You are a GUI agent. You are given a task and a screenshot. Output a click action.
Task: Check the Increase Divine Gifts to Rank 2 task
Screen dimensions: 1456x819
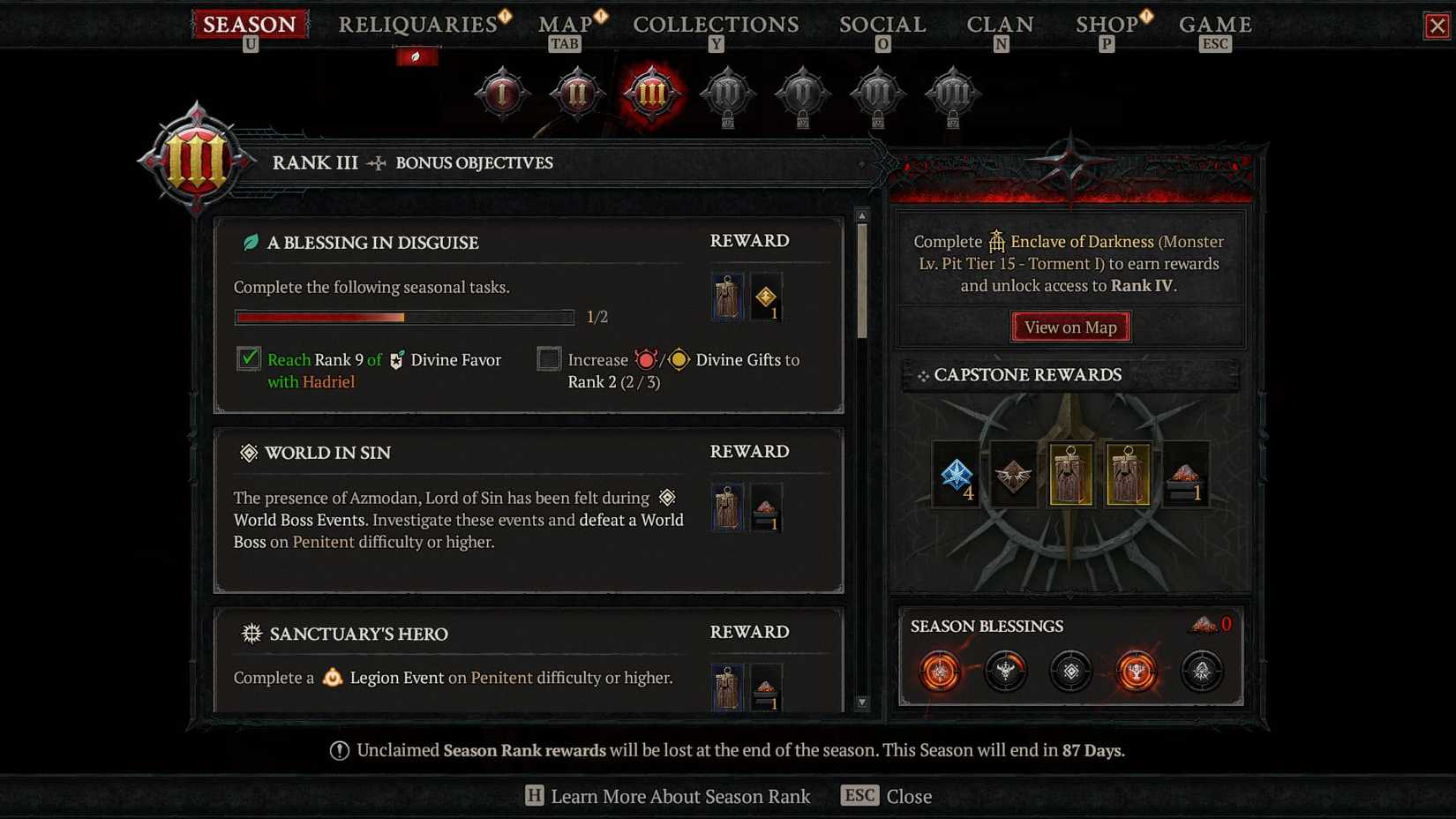coord(549,359)
